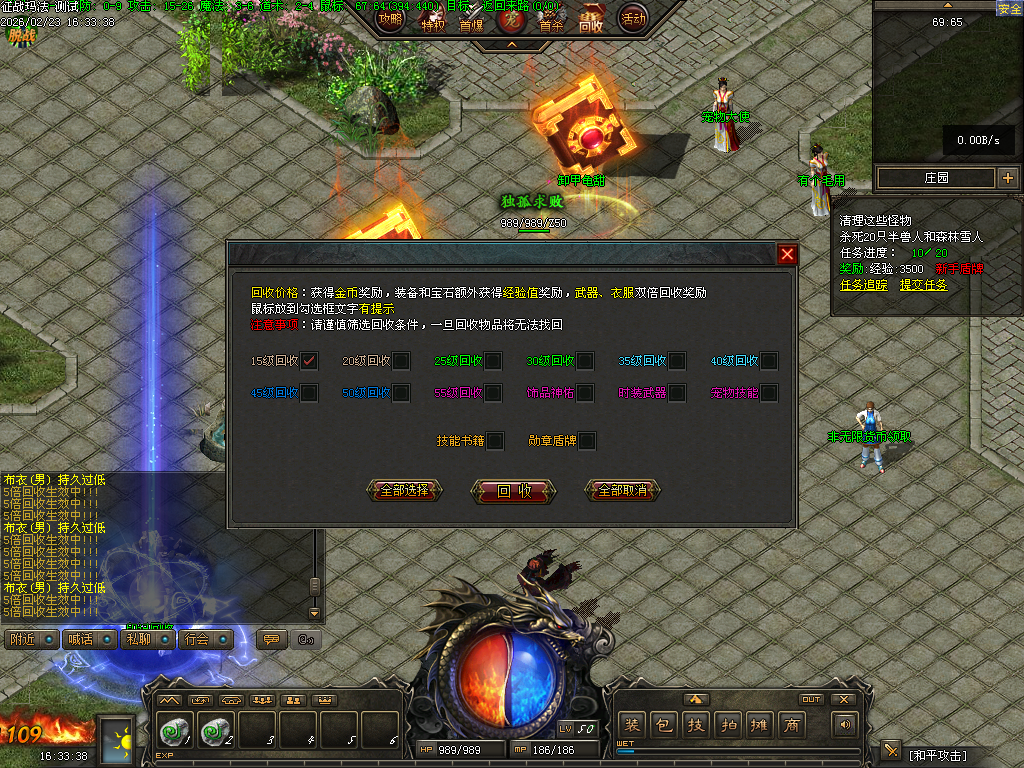Click the 提交任务 submit quest link
The width and height of the screenshot is (1024, 768).
pyautogui.click(x=923, y=285)
